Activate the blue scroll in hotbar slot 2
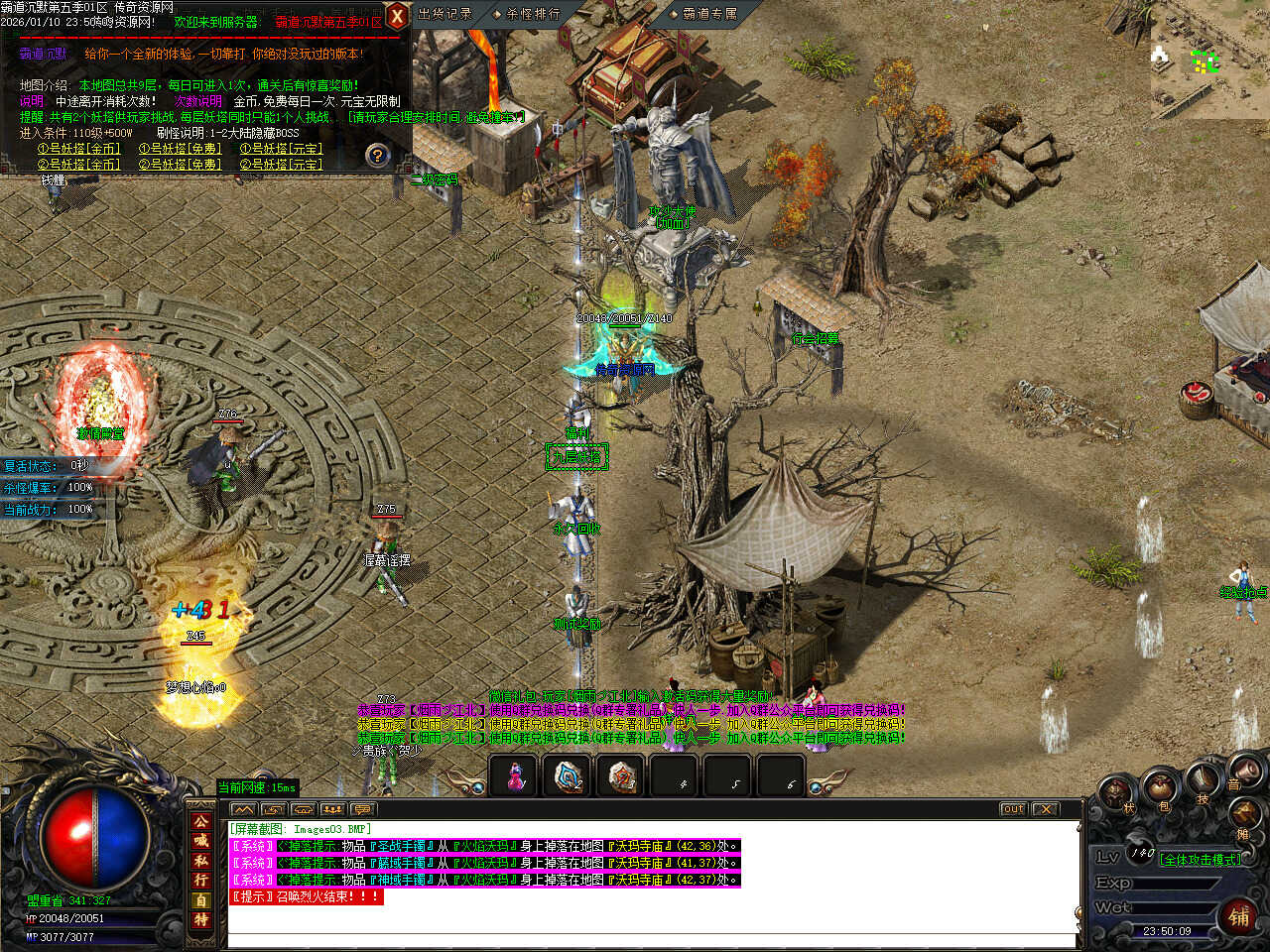 pos(569,777)
